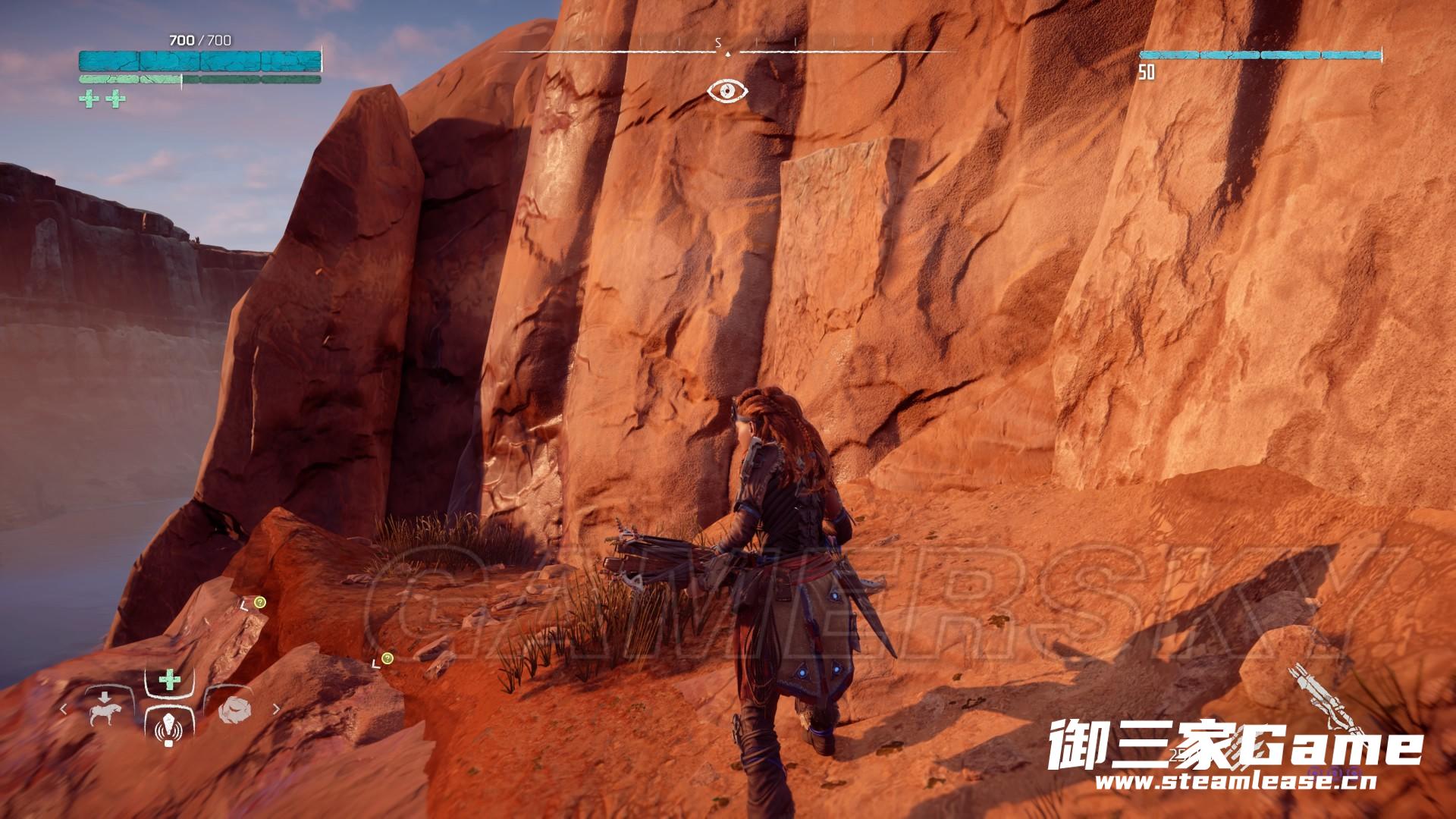Screen dimensions: 1456x819
Task: Use the green cross health potion slot
Action: pos(168,679)
